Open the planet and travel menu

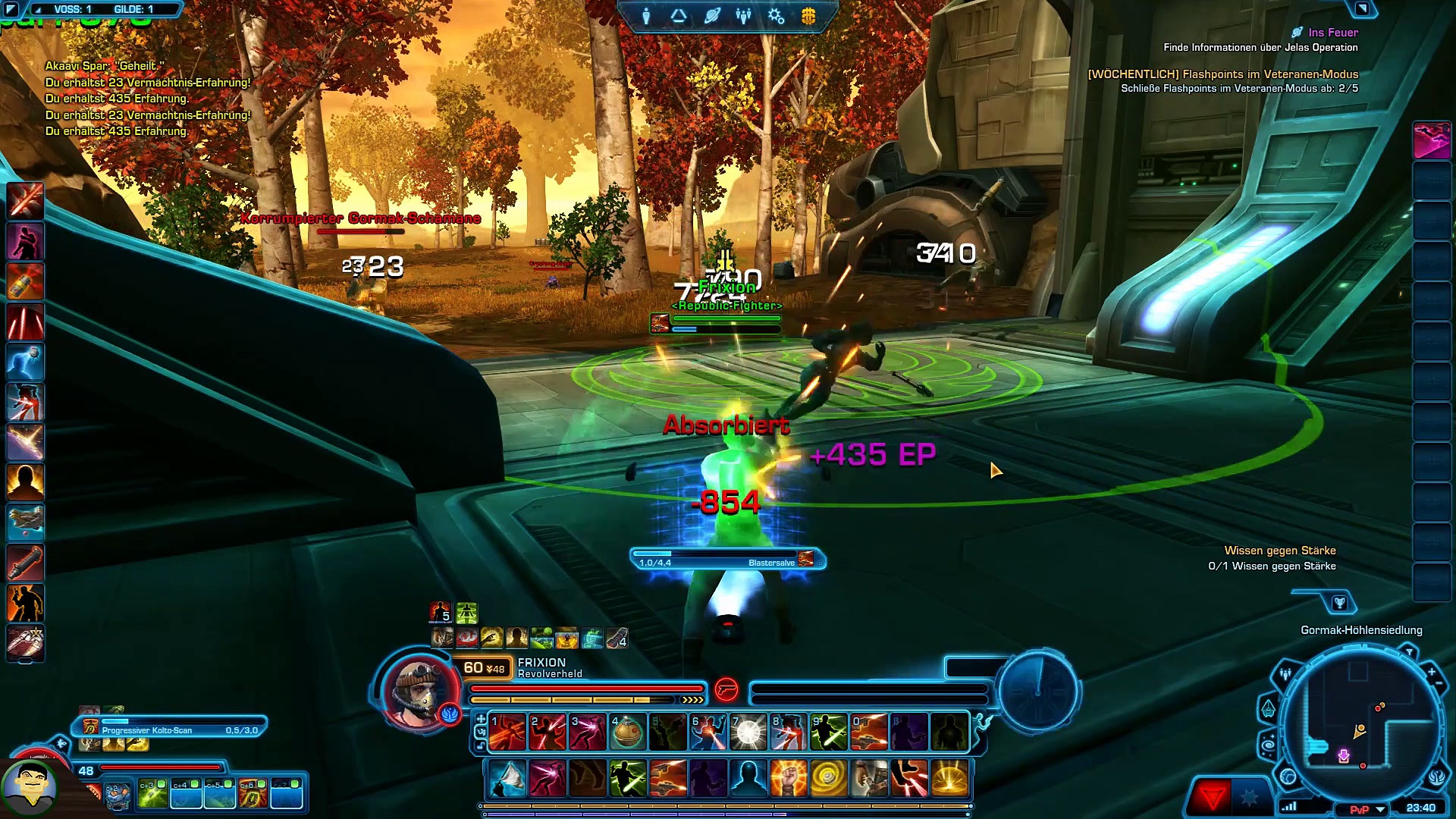tap(711, 16)
